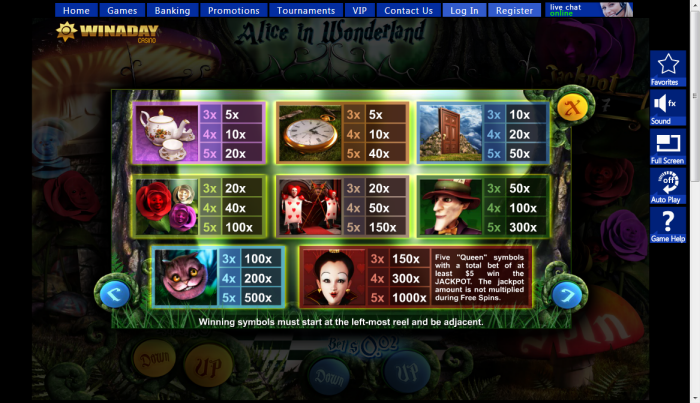Open the Tournaments page
This screenshot has width=700, height=403.
pyautogui.click(x=306, y=11)
